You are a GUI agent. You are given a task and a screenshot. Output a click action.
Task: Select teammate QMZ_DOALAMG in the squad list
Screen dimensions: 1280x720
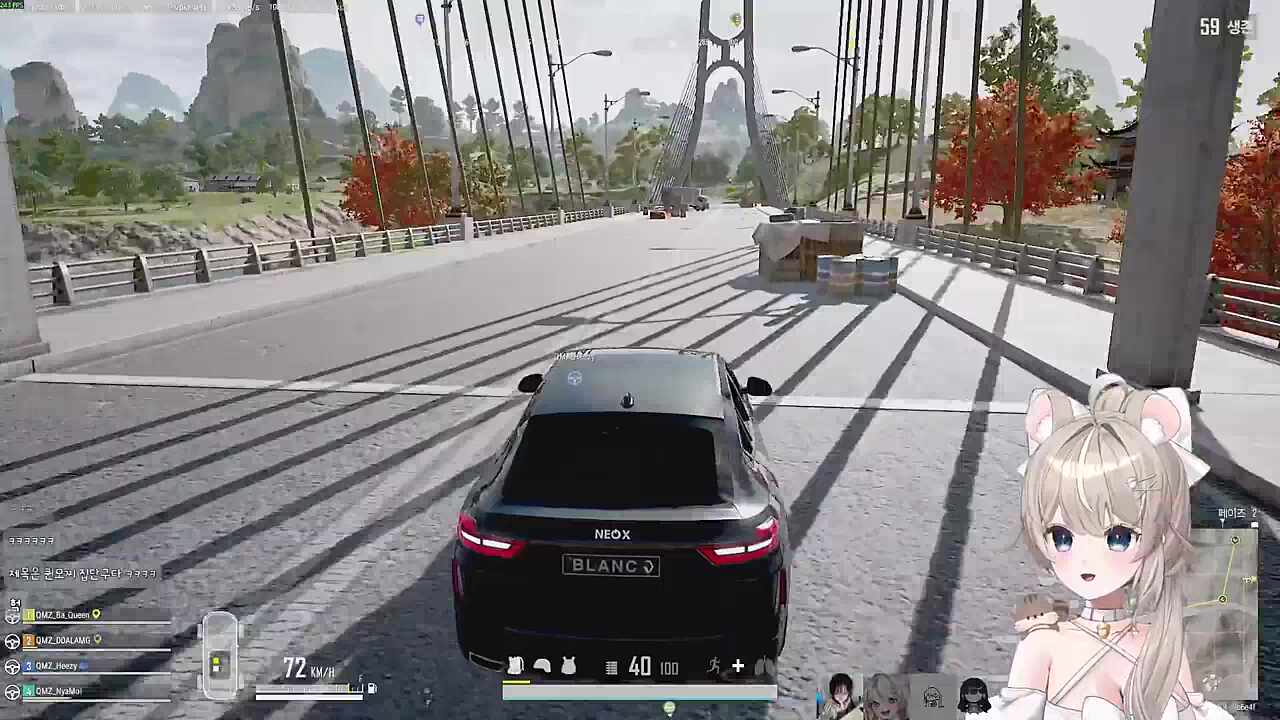pyautogui.click(x=63, y=640)
